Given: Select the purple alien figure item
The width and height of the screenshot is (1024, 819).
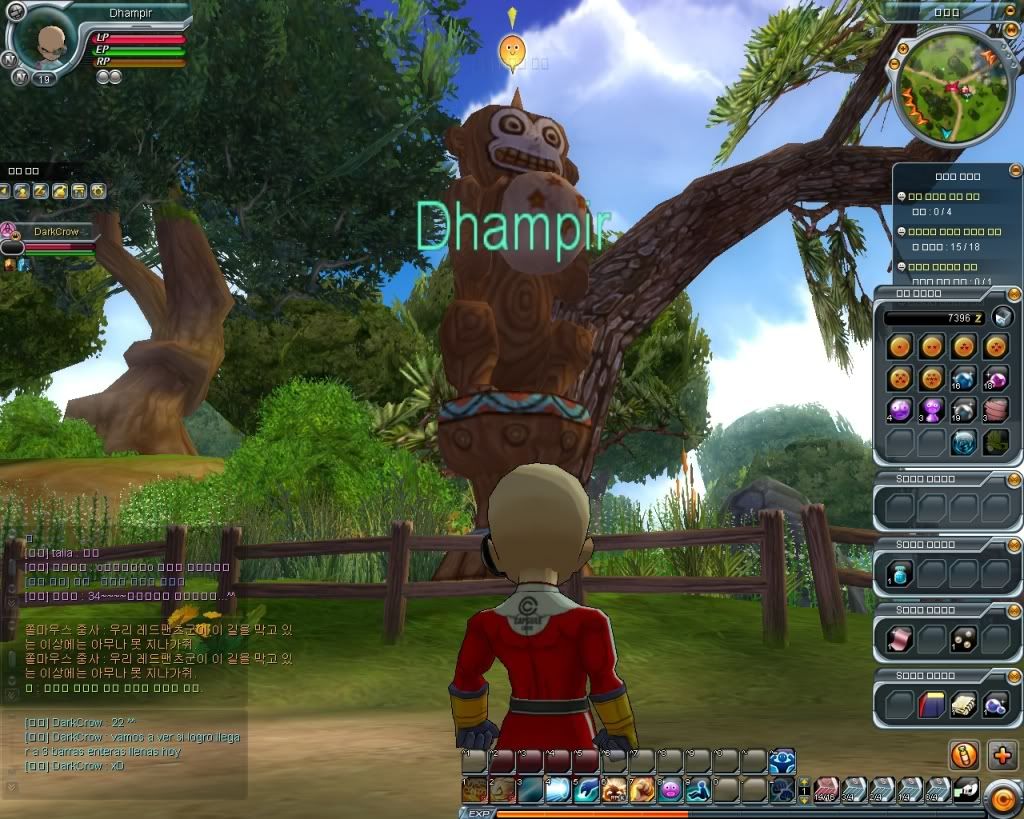Looking at the screenshot, I should pos(931,409).
